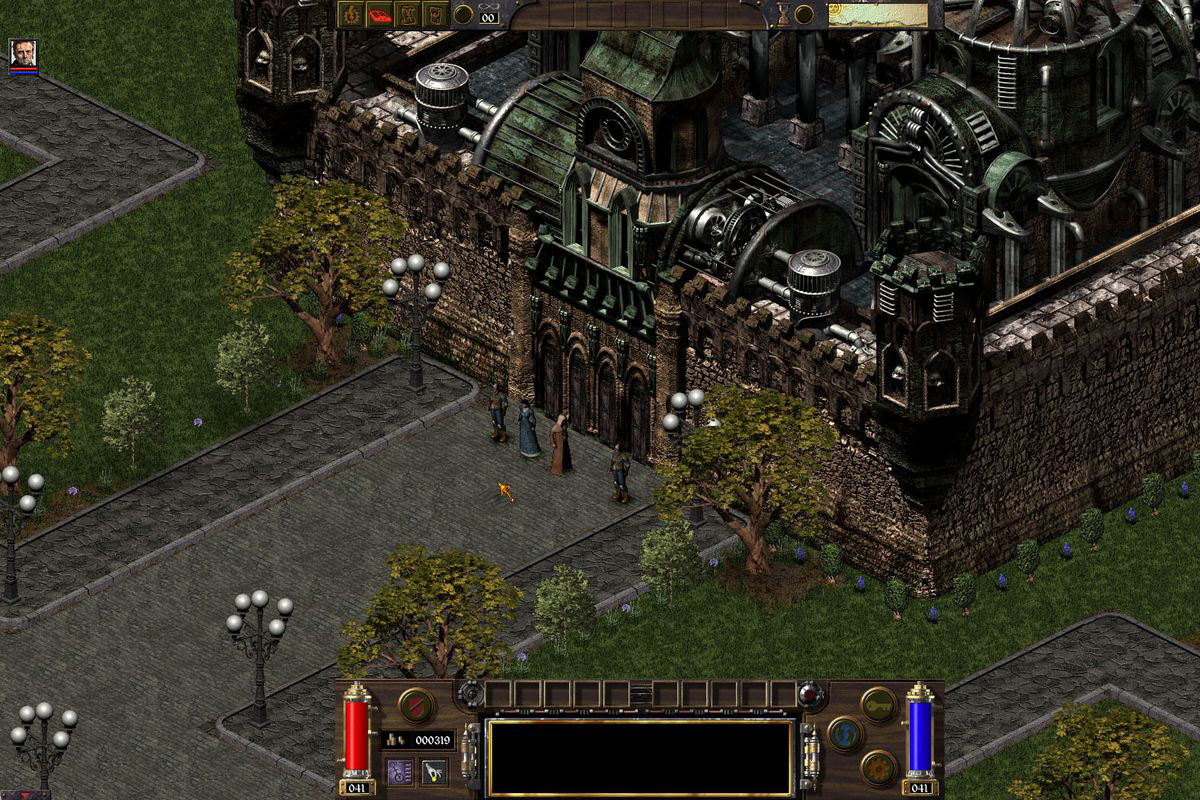Click the grey dial at hotbar's left end
The height and width of the screenshot is (800, 1200).
tap(470, 694)
